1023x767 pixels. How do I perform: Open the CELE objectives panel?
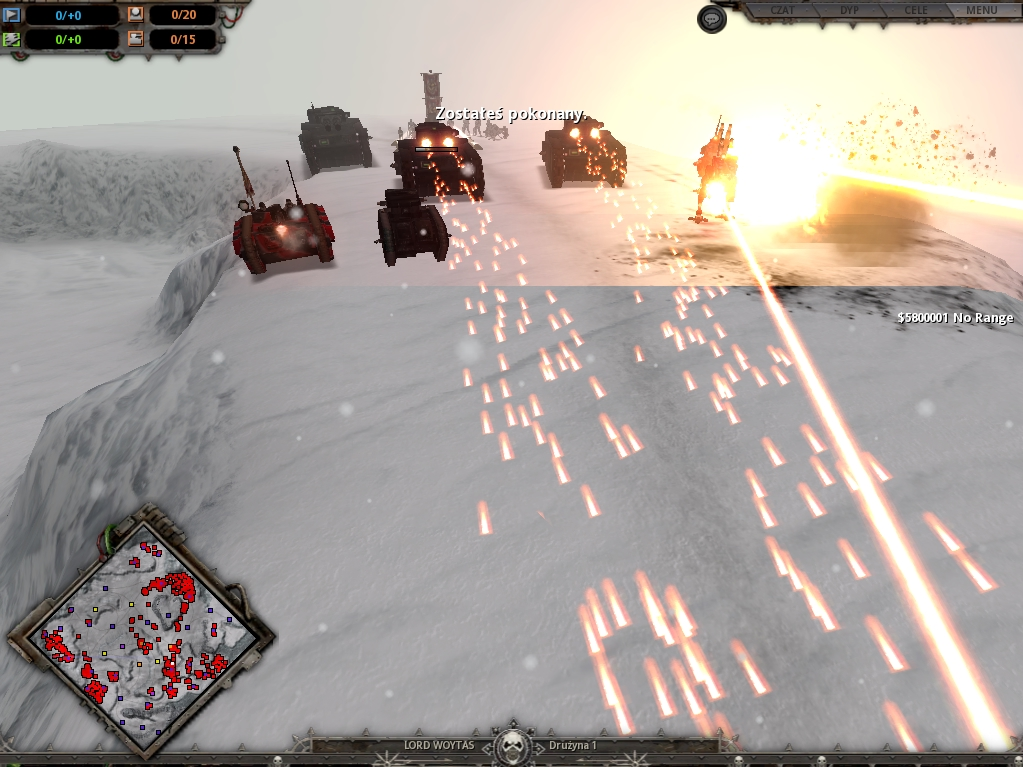pyautogui.click(x=915, y=11)
